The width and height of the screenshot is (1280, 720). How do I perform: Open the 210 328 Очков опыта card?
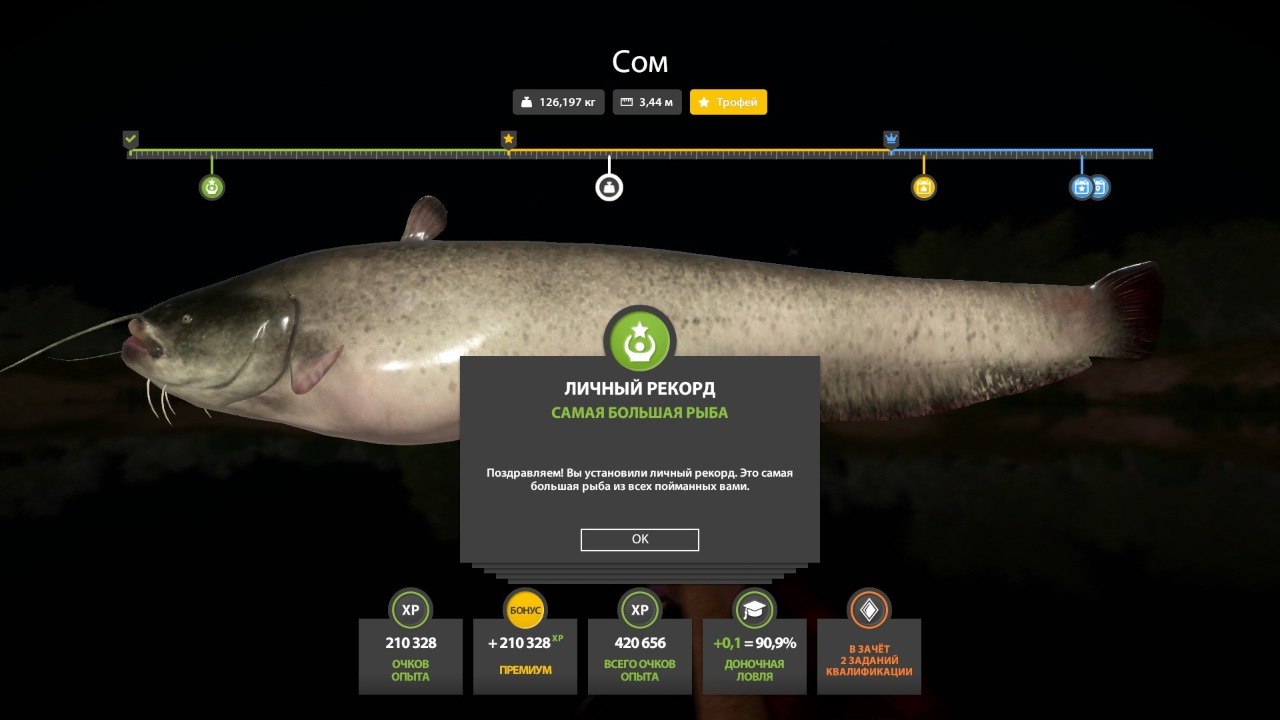click(x=411, y=655)
